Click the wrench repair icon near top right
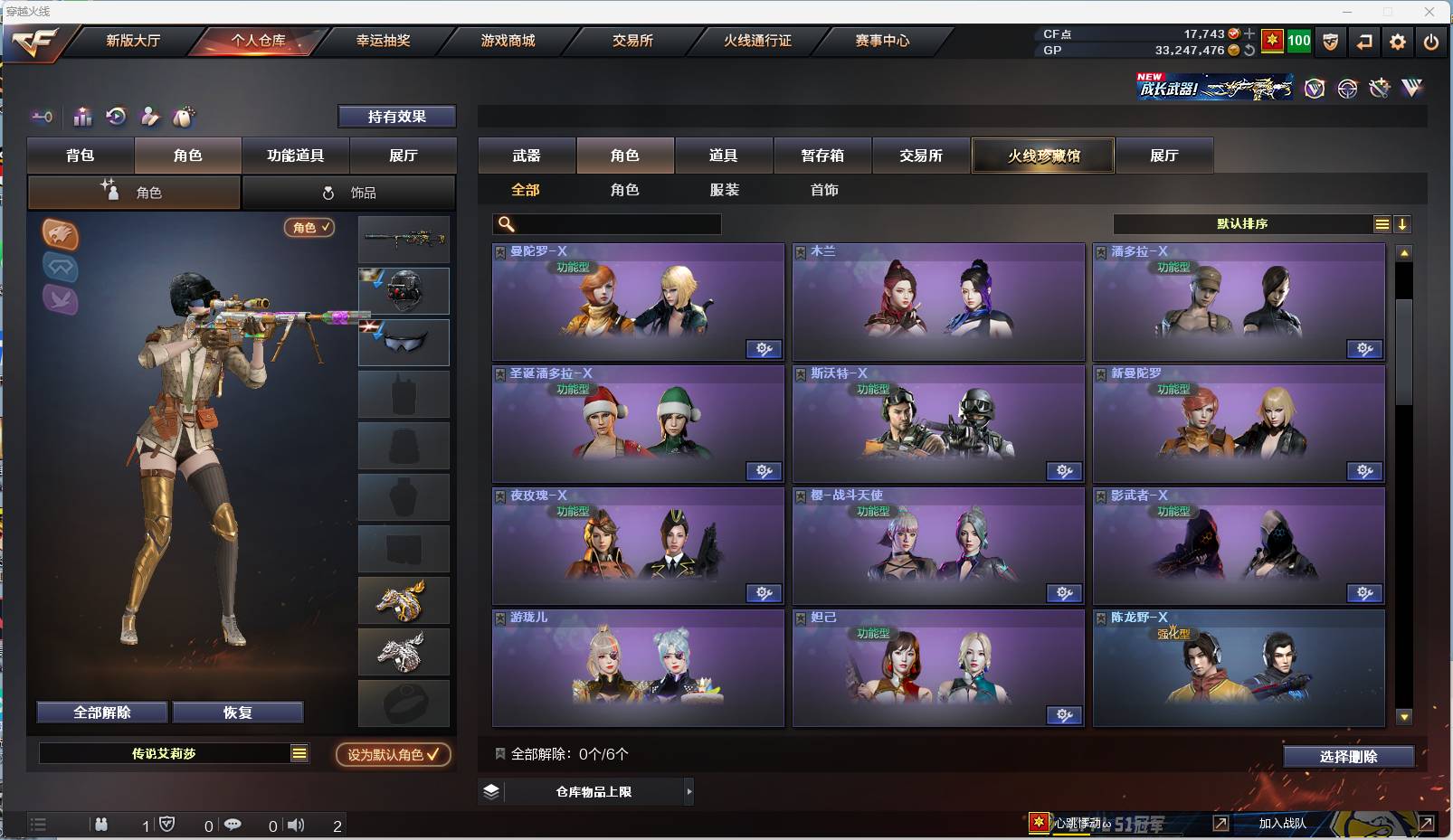The height and width of the screenshot is (840, 1453). click(1381, 88)
